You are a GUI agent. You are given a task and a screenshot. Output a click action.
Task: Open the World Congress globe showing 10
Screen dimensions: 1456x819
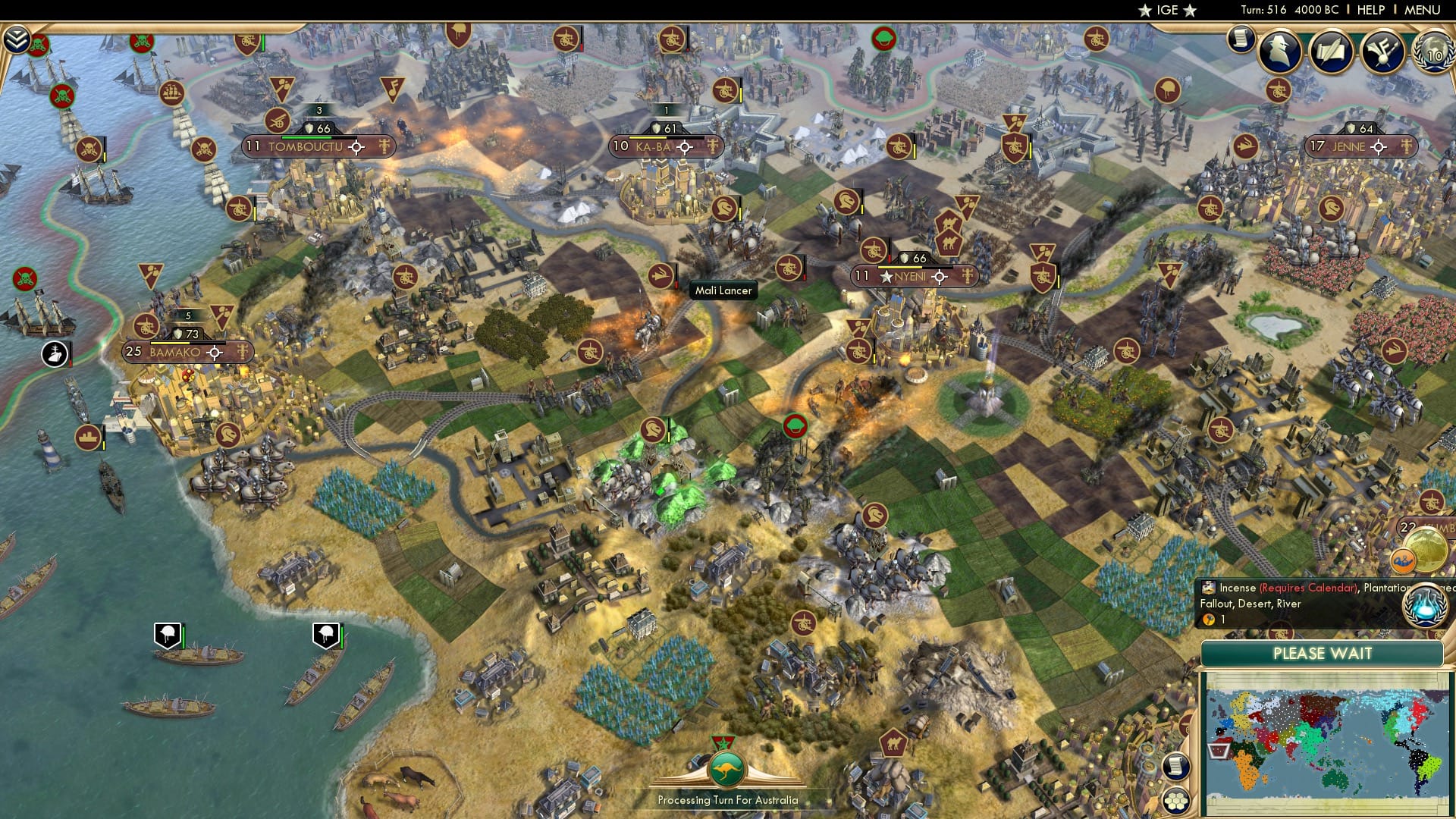click(1433, 53)
